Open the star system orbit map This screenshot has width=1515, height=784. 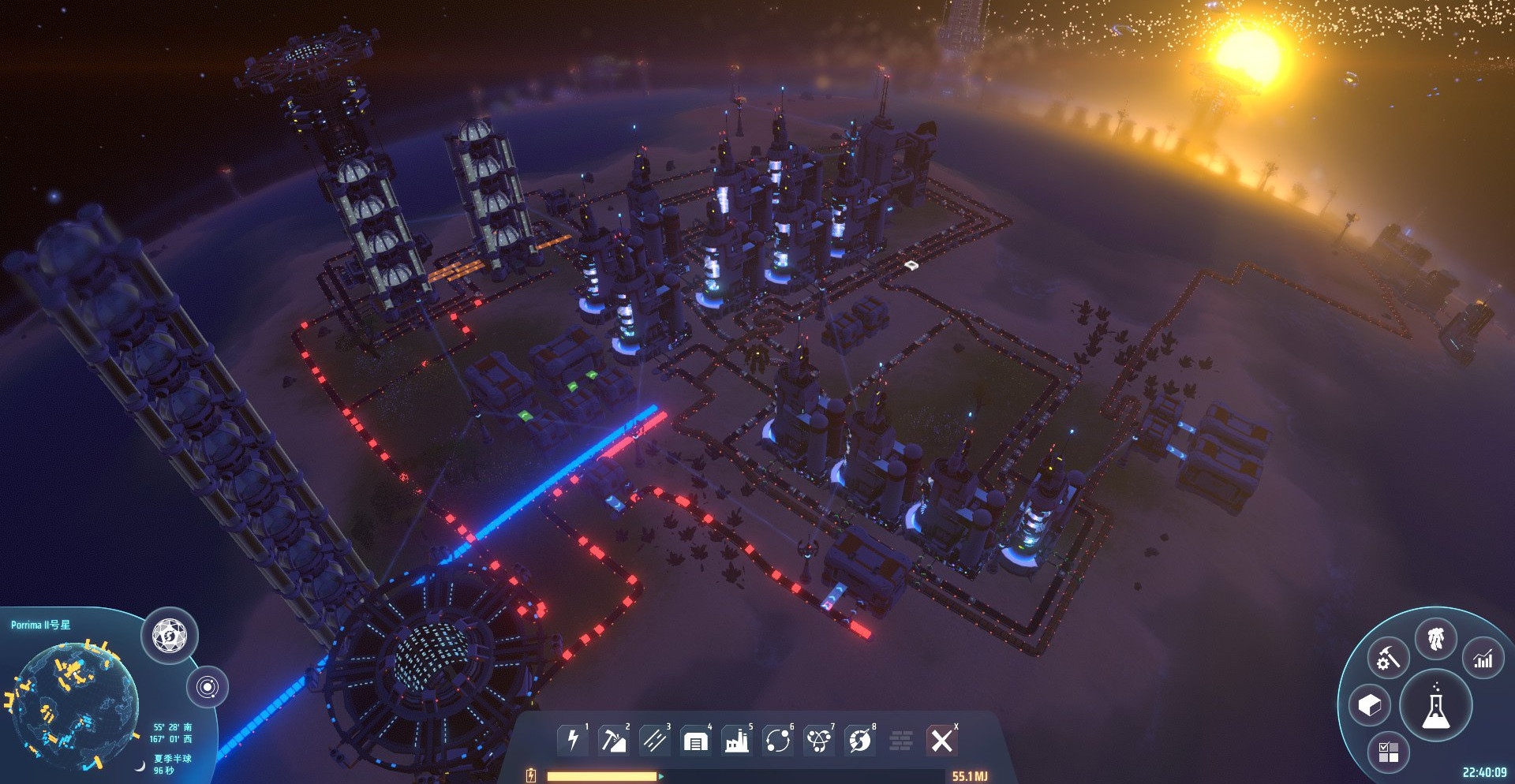pyautogui.click(x=208, y=687)
